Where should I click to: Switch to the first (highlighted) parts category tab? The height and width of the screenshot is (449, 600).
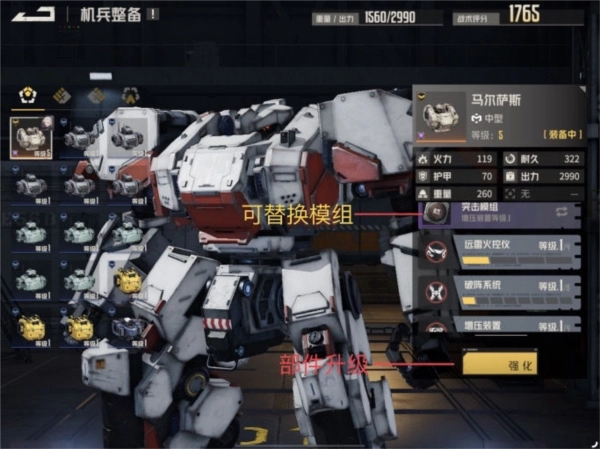[27, 96]
